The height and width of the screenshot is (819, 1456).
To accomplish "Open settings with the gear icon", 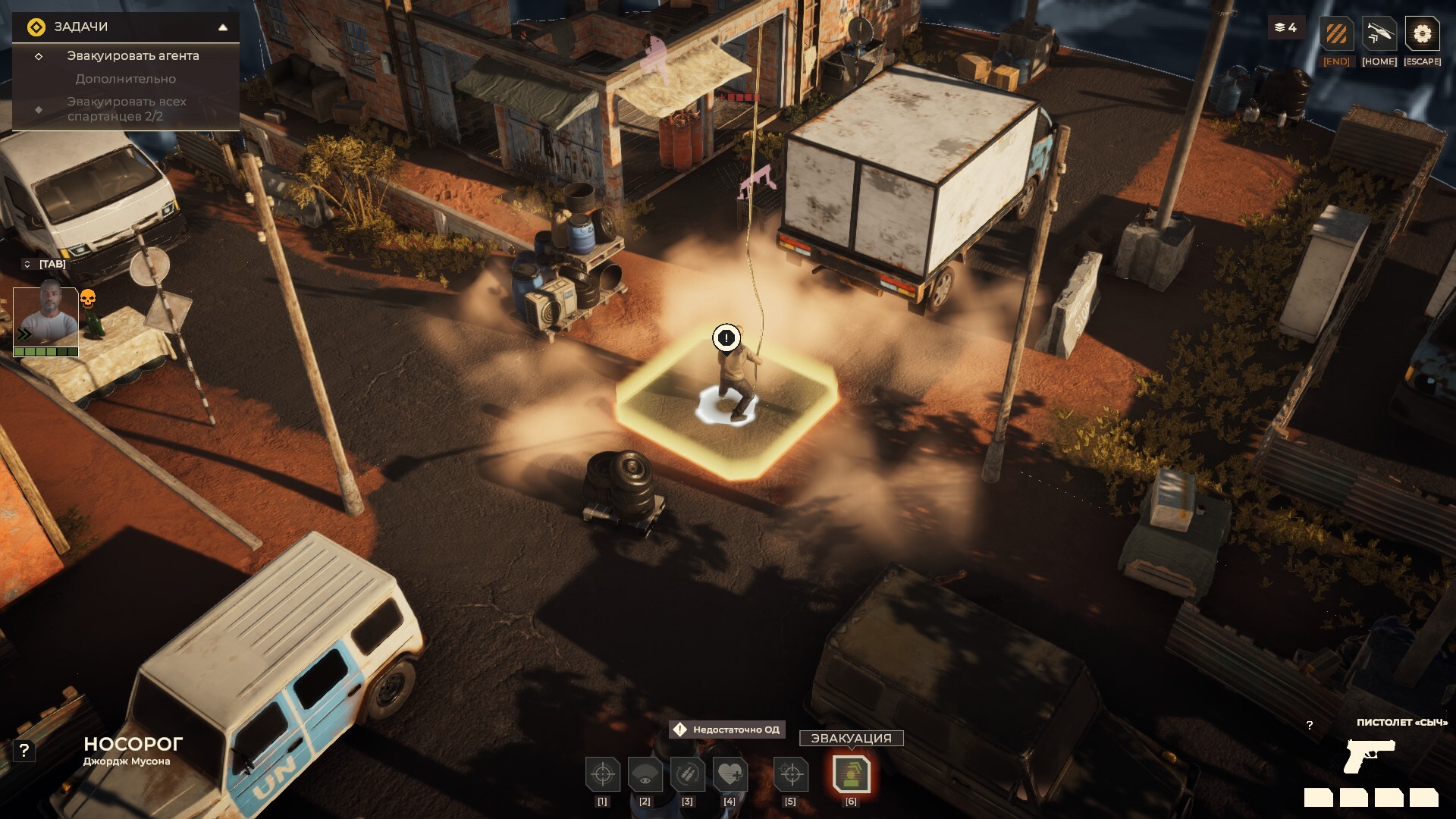I will click(x=1422, y=34).
